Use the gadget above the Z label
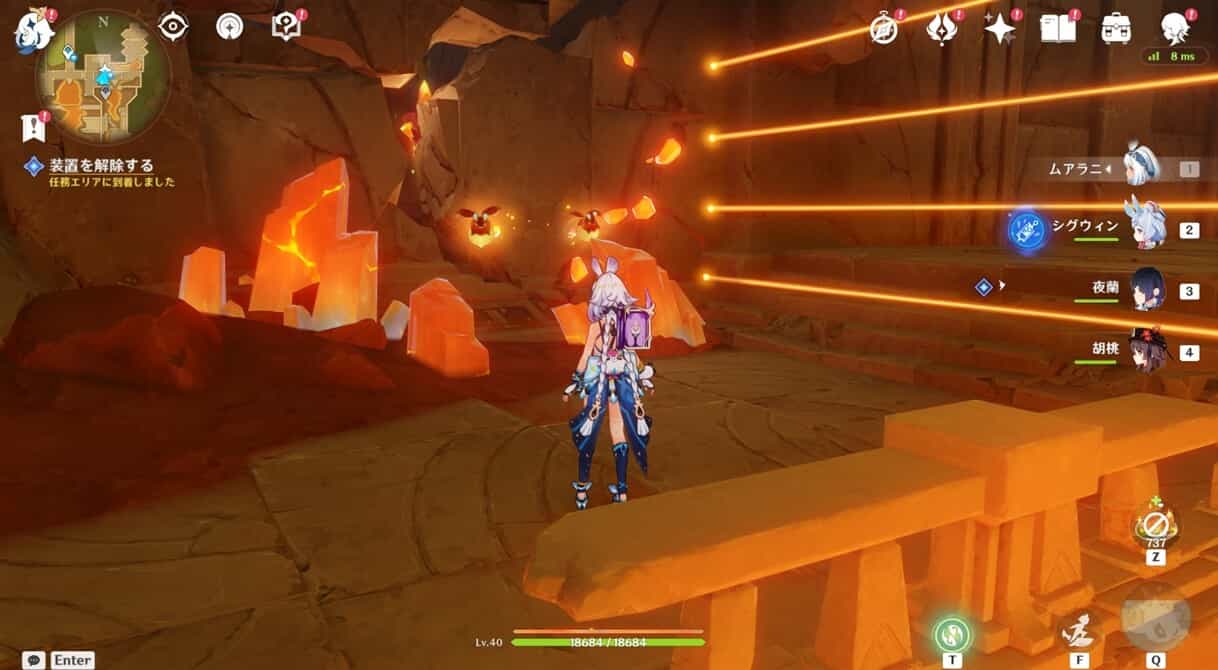Viewport: 1218px width, 670px height. point(1155,523)
